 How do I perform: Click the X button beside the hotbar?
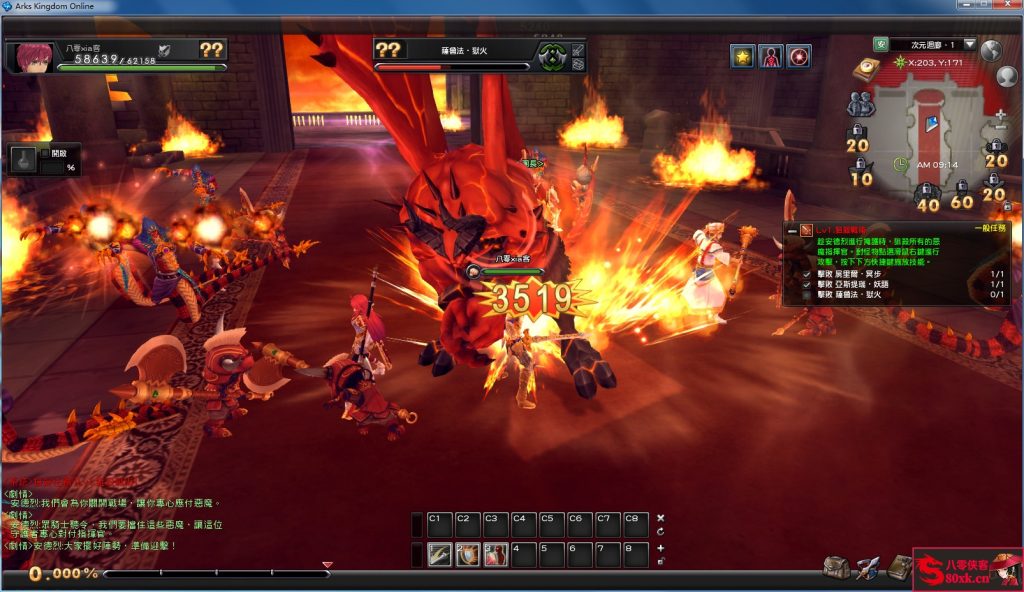pos(660,518)
